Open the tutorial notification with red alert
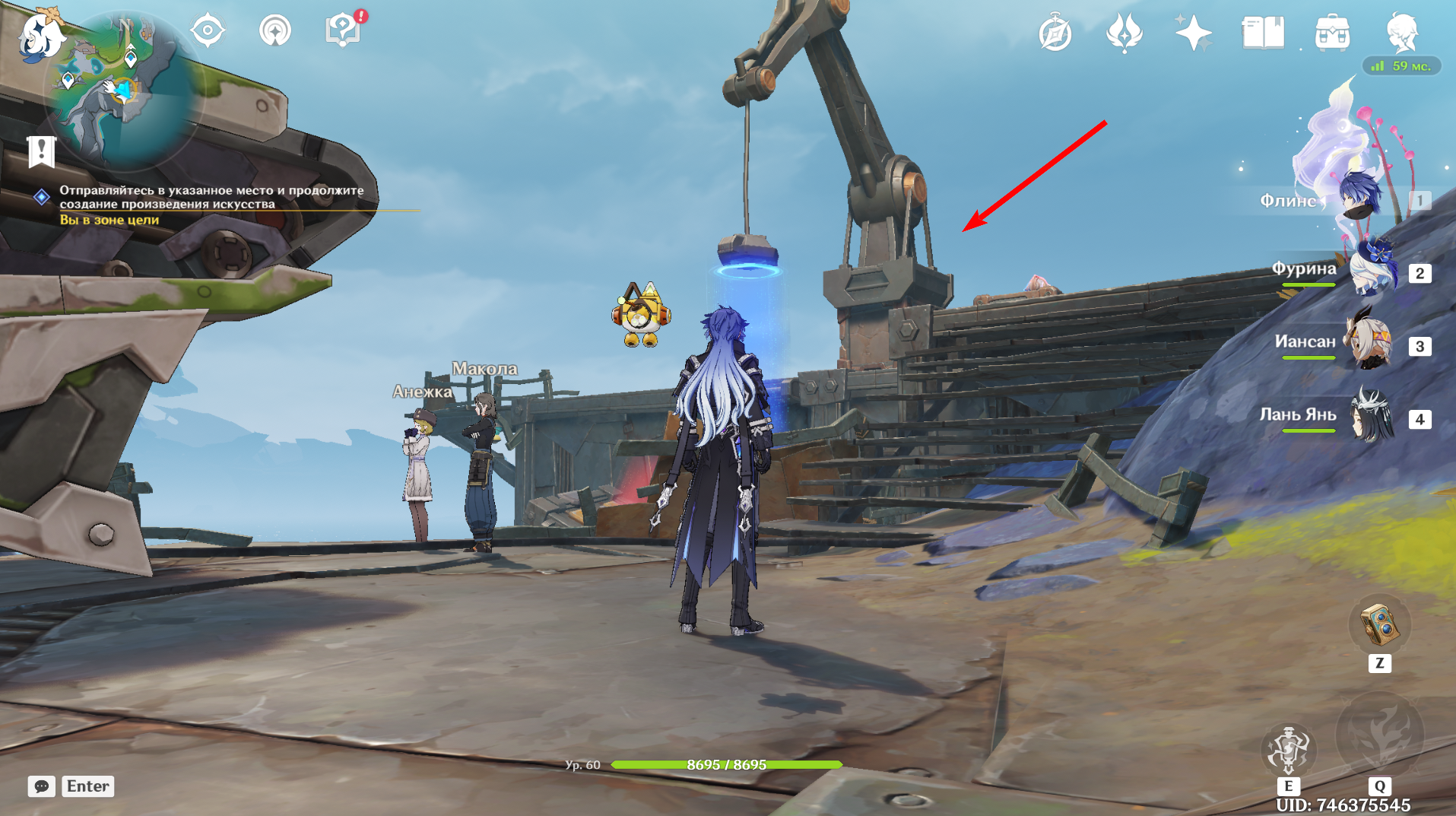This screenshot has width=1456, height=816. click(x=343, y=30)
